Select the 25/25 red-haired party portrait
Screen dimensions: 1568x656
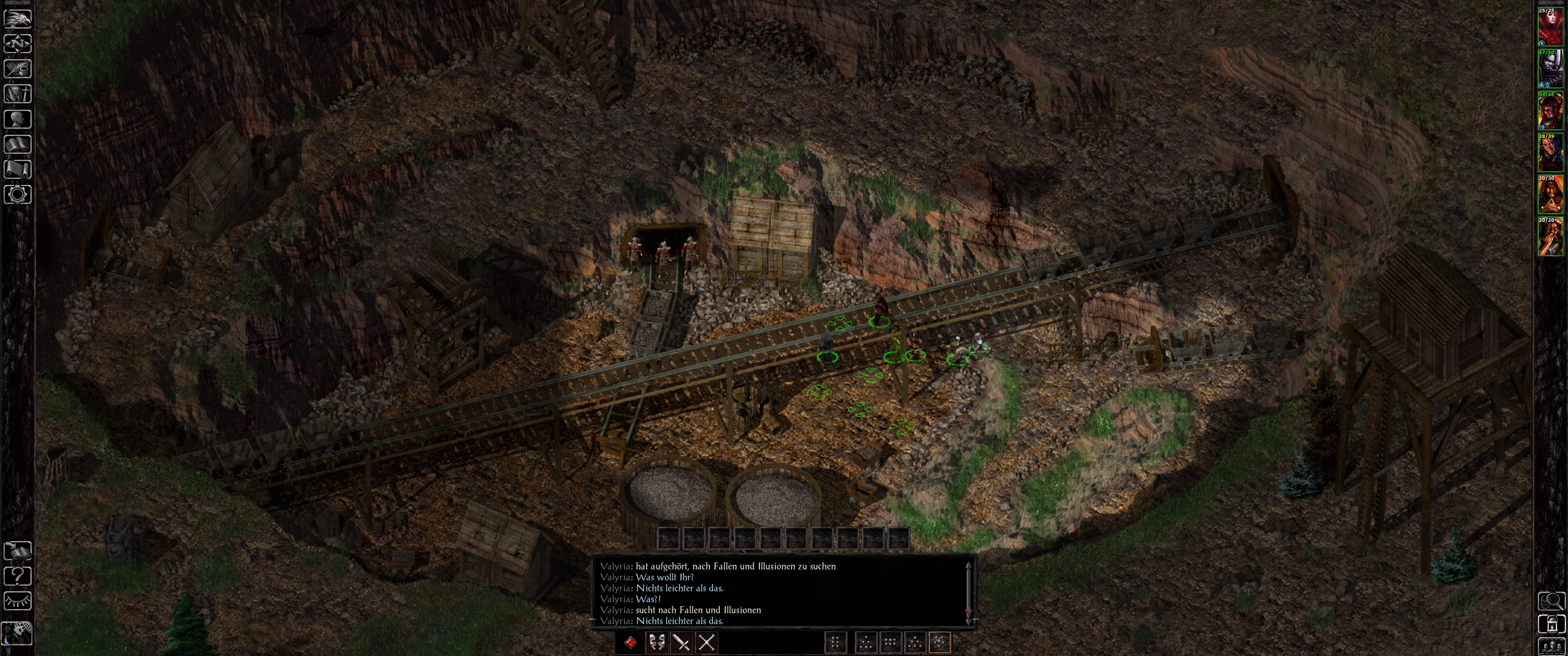pos(1550,27)
